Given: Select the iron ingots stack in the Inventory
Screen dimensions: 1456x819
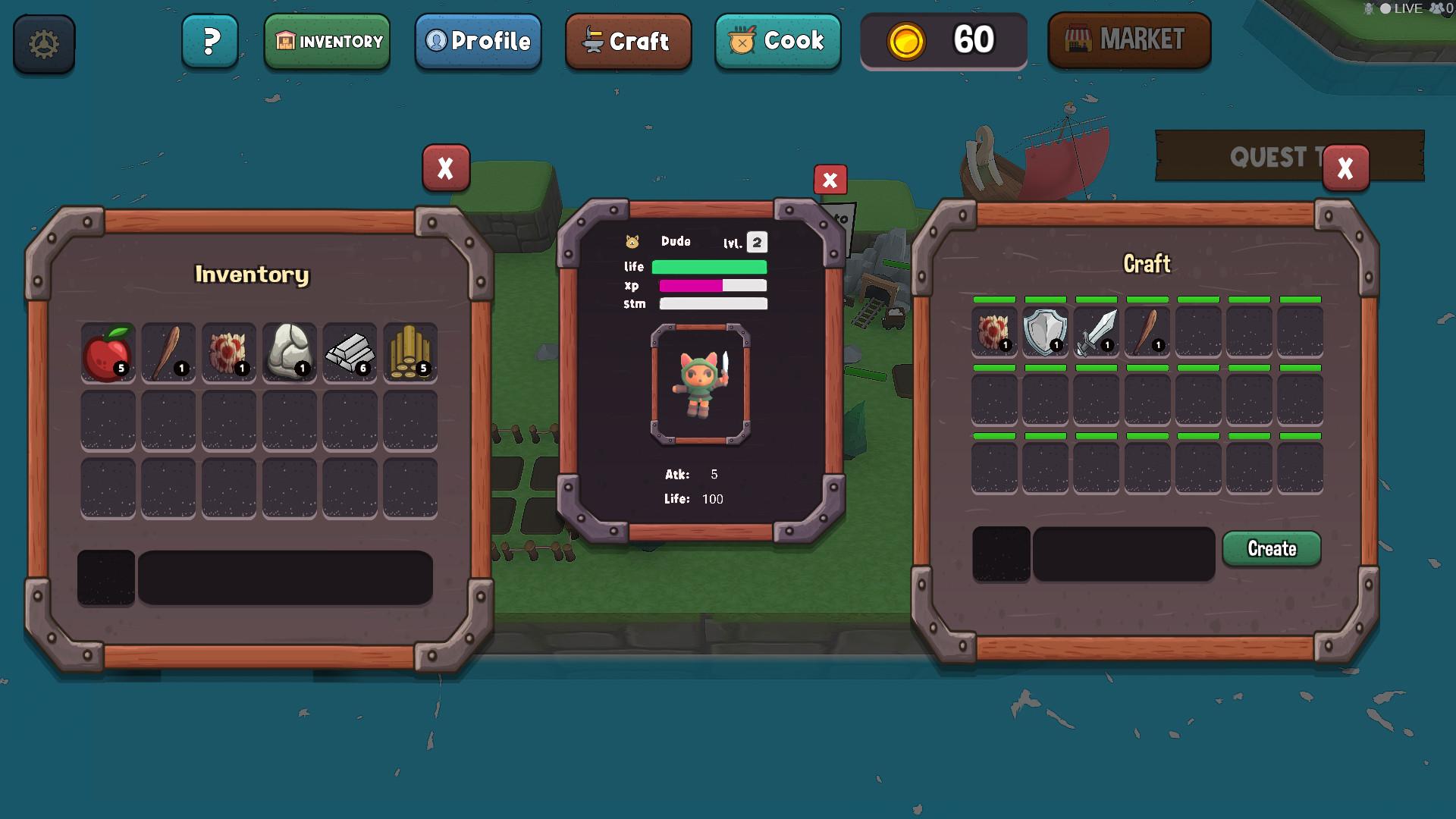Looking at the screenshot, I should pyautogui.click(x=350, y=352).
